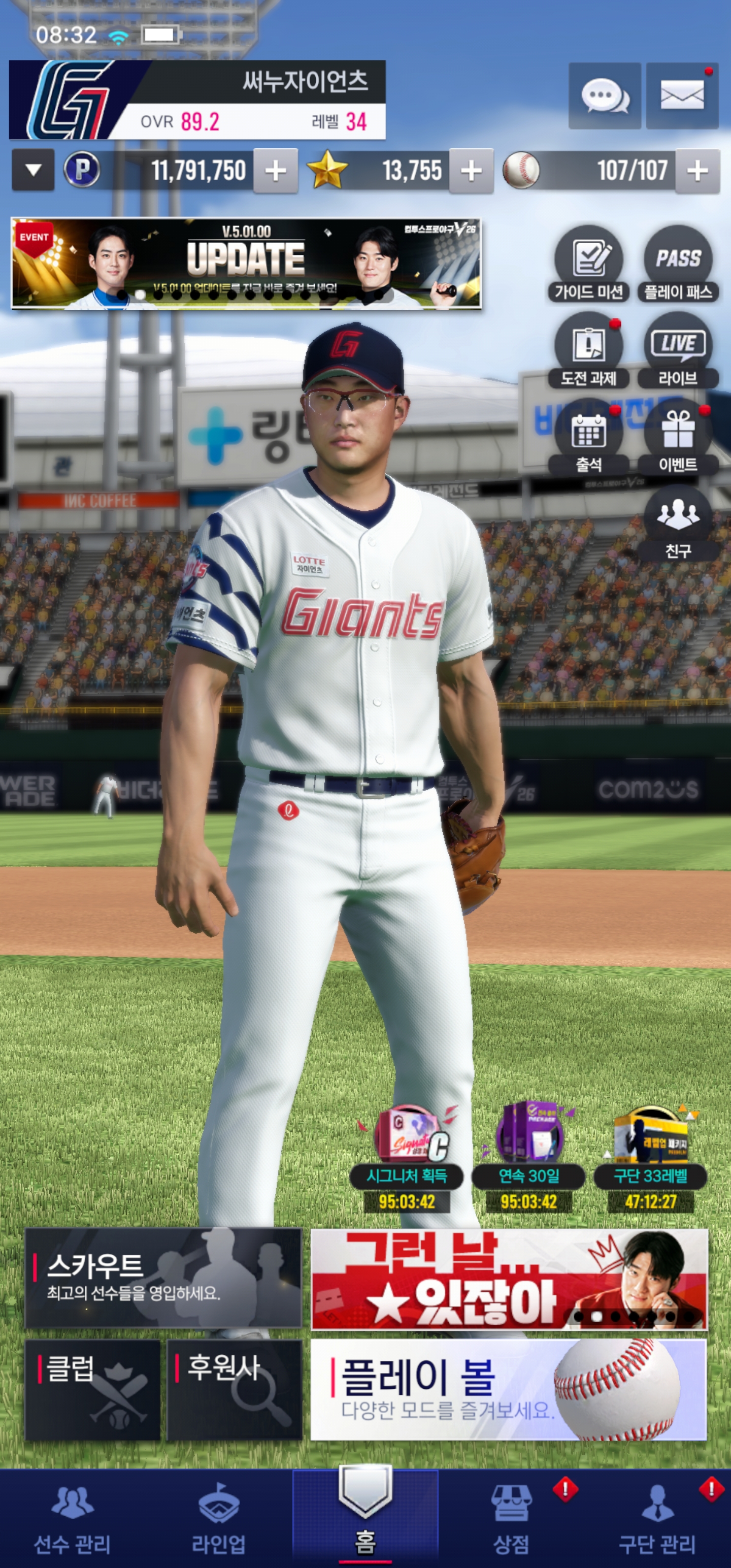Open the 플레이 패스 PASS menu
731x1568 pixels.
[678, 264]
